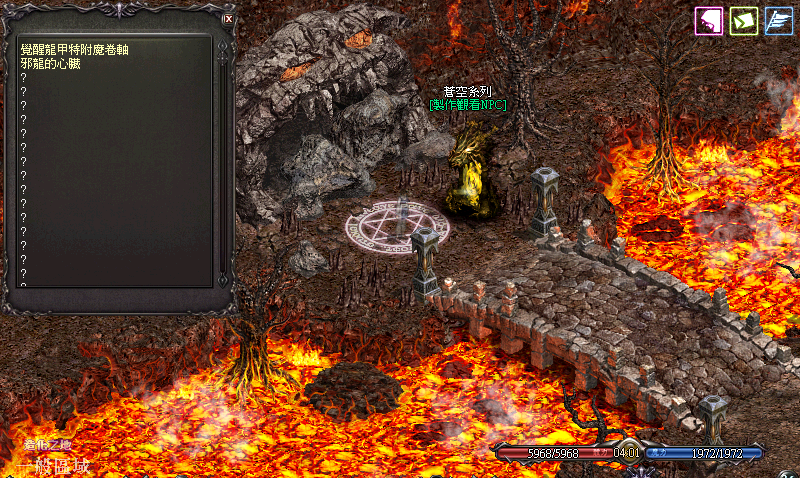Image resolution: width=800 pixels, height=478 pixels.
Task: Open the blue-framed flags icon
Action: pyautogui.click(x=779, y=20)
